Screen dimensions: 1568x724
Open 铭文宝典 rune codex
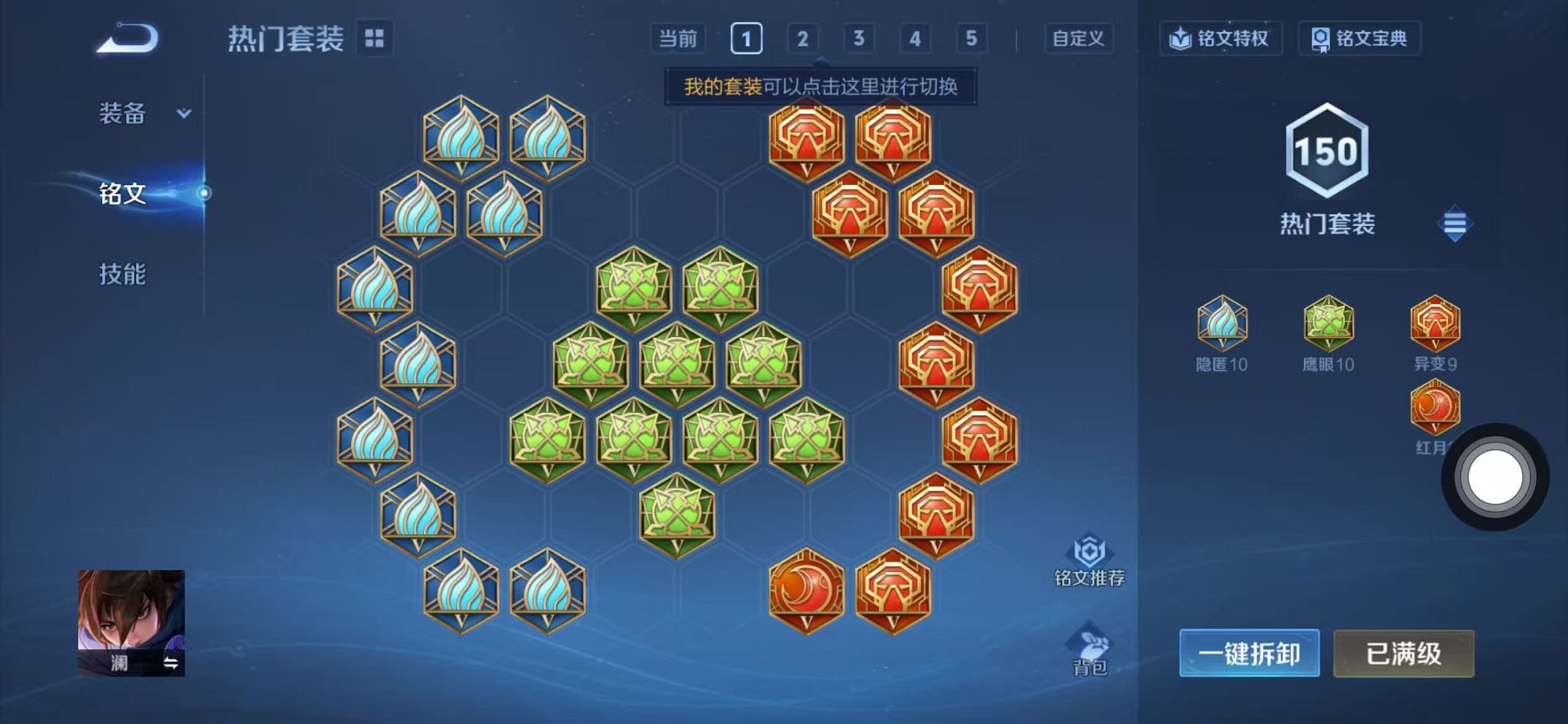tap(1360, 40)
